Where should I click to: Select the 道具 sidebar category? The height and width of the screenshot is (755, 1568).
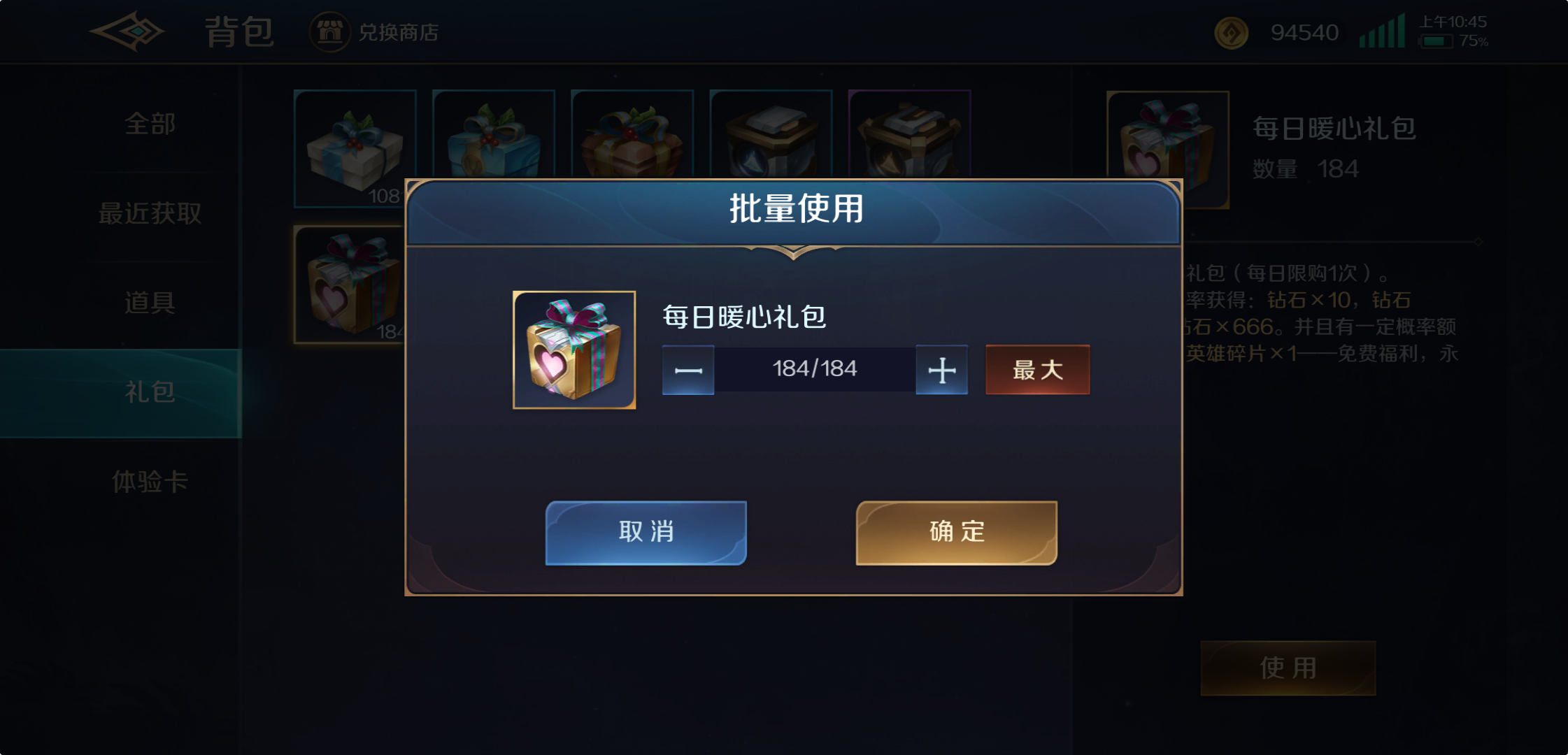point(148,303)
